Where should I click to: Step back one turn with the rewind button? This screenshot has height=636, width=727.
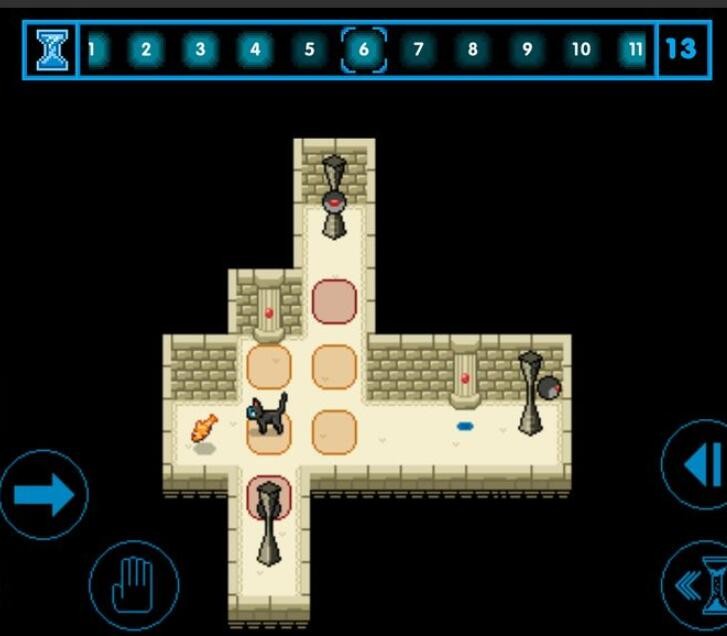(699, 465)
